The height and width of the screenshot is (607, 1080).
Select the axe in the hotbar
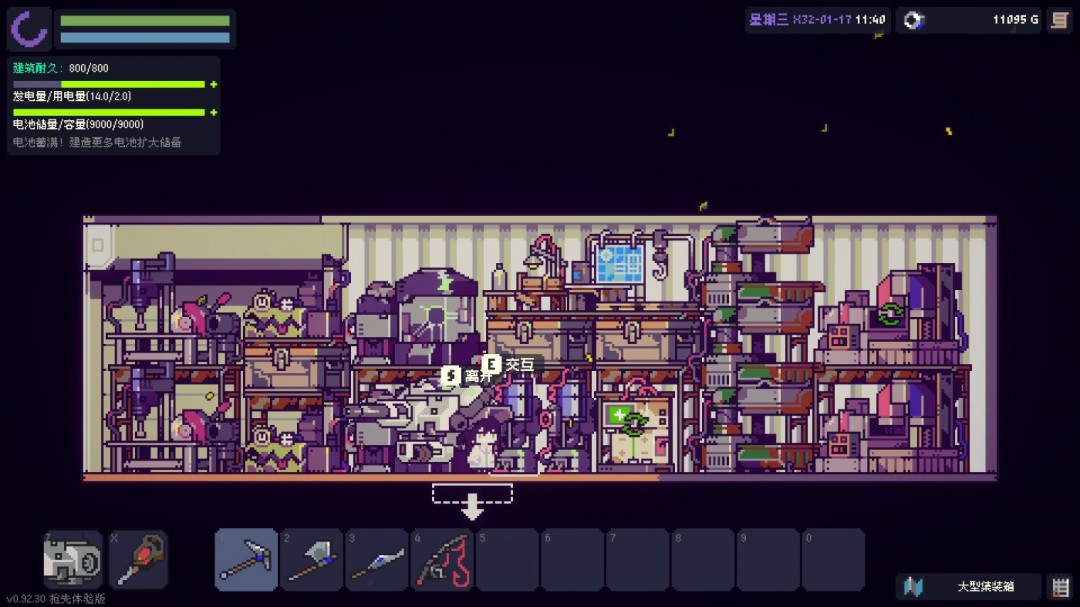coord(311,560)
